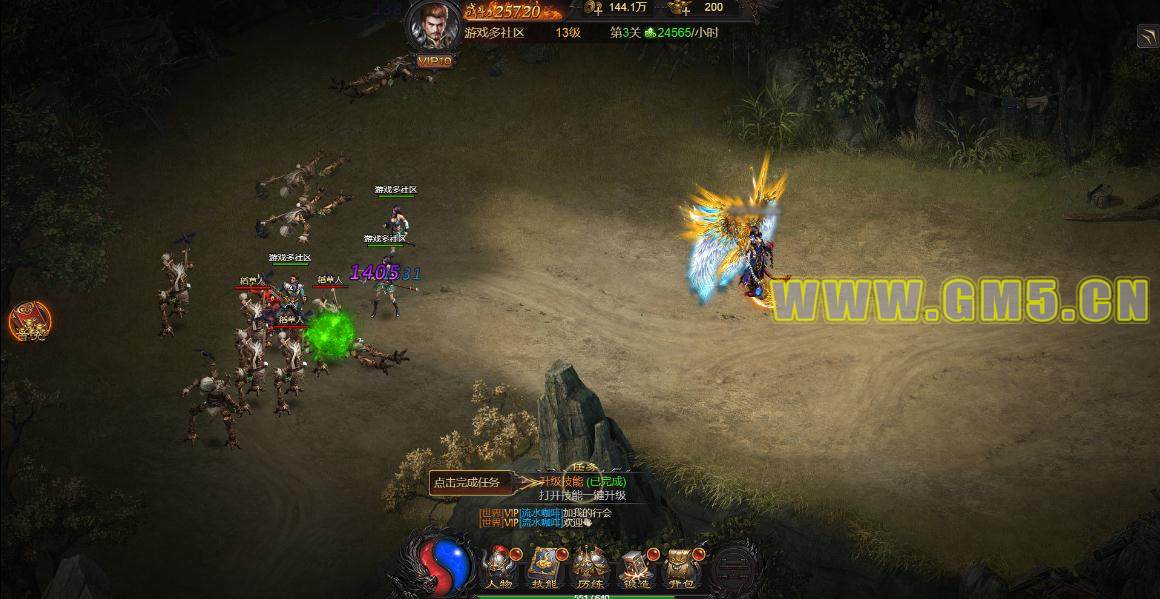Click the 点击完成任务 quest button

pos(466,482)
